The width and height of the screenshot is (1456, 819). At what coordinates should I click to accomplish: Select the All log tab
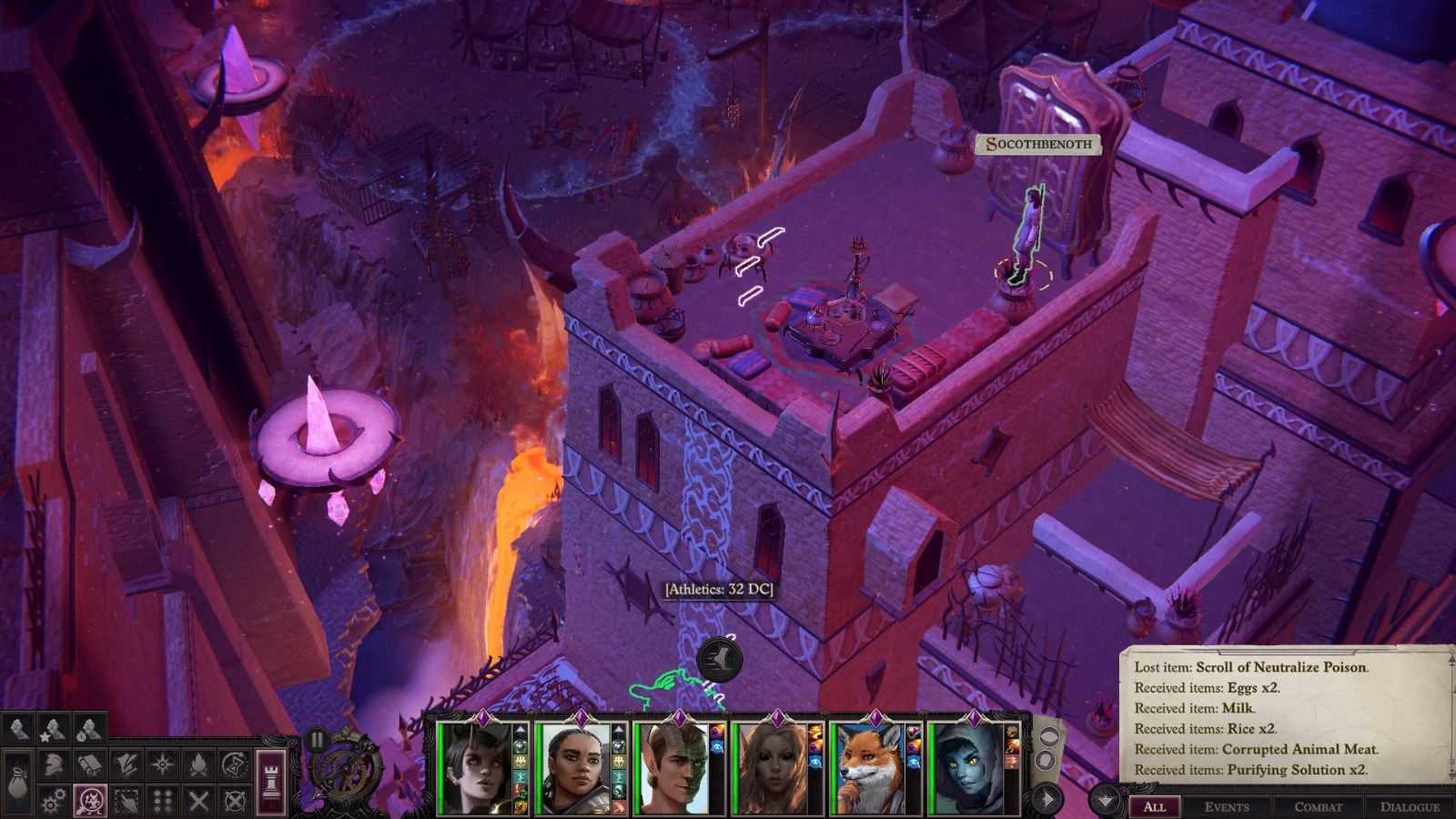[x=1155, y=807]
